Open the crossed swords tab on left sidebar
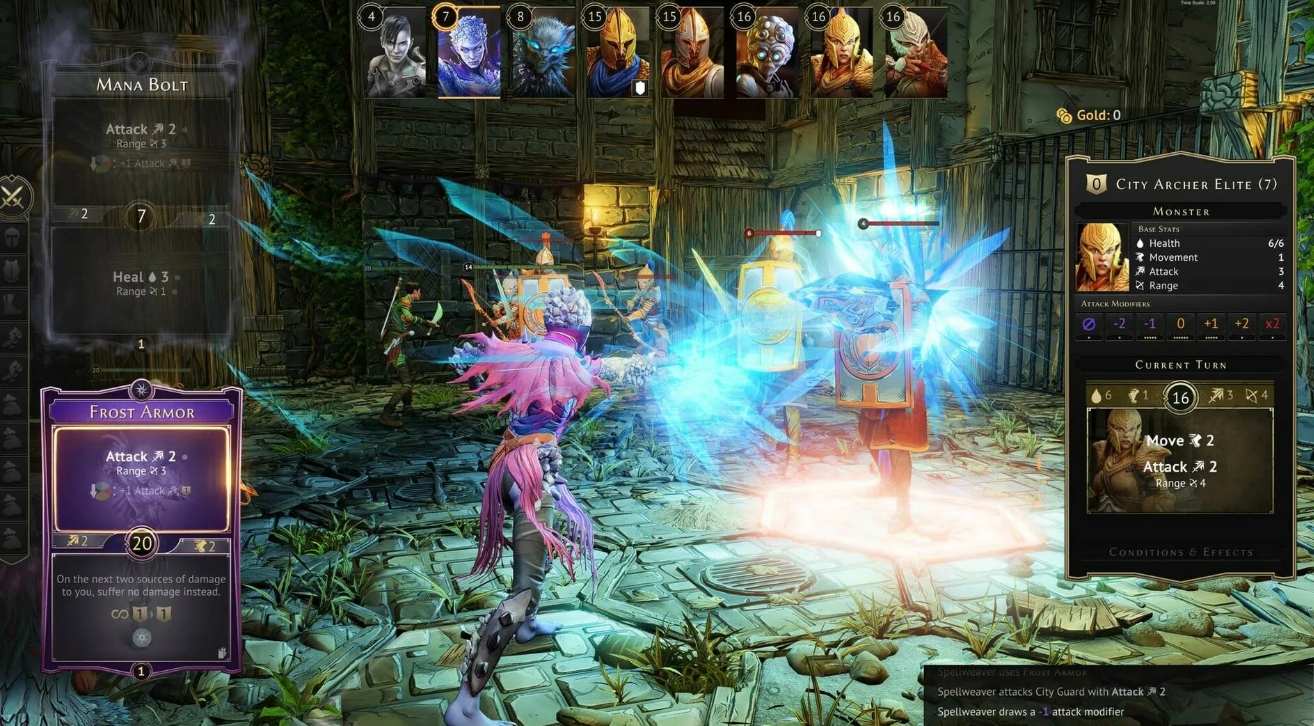This screenshot has width=1314, height=726. click(x=14, y=196)
